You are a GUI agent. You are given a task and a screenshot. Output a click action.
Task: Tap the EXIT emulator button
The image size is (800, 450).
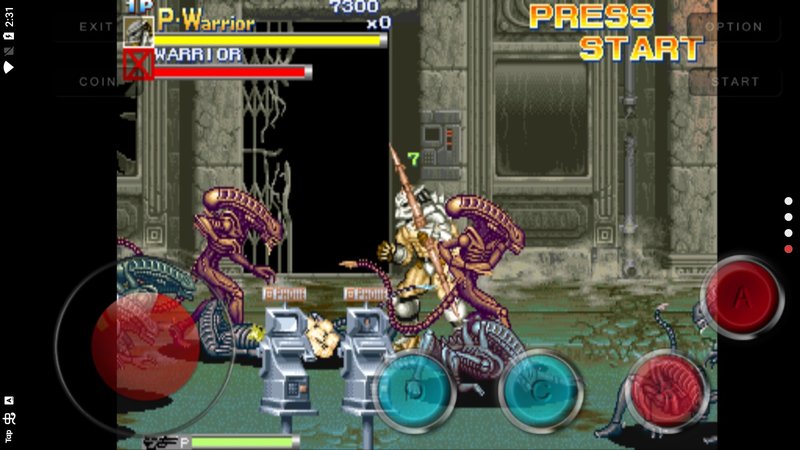[x=96, y=27]
